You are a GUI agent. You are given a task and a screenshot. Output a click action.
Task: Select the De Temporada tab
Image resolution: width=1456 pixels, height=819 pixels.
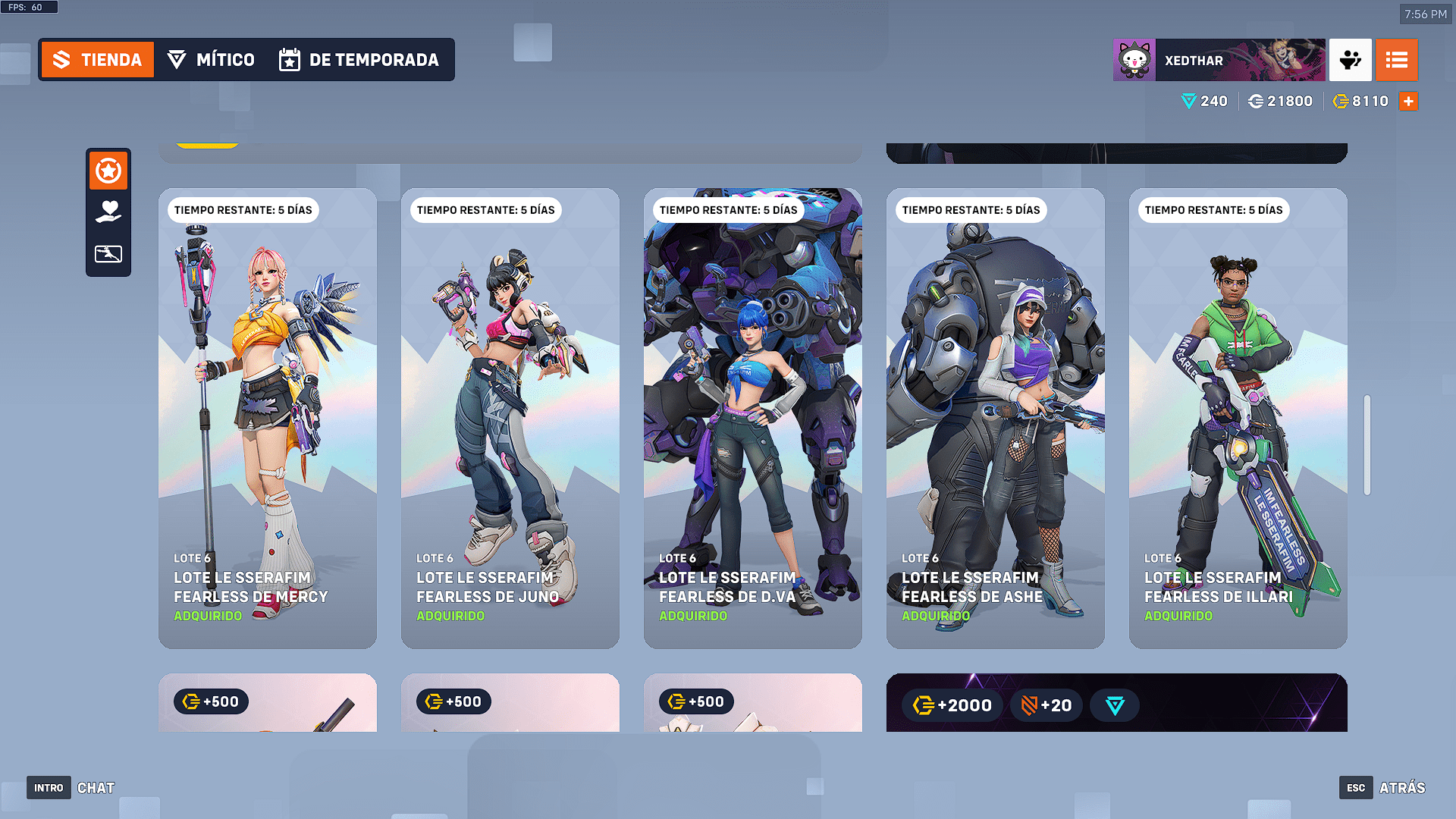[359, 60]
